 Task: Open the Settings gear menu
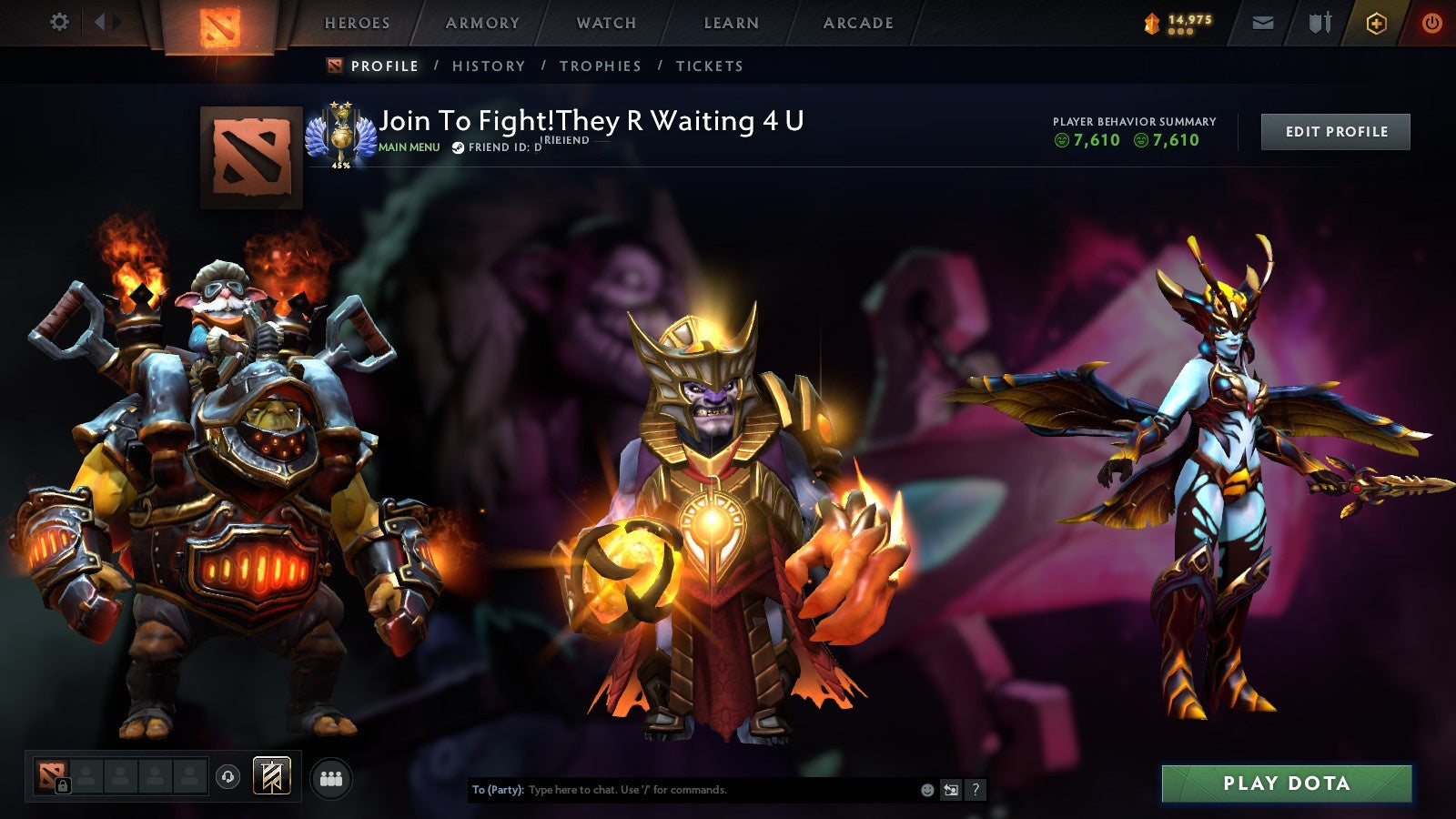pos(60,21)
